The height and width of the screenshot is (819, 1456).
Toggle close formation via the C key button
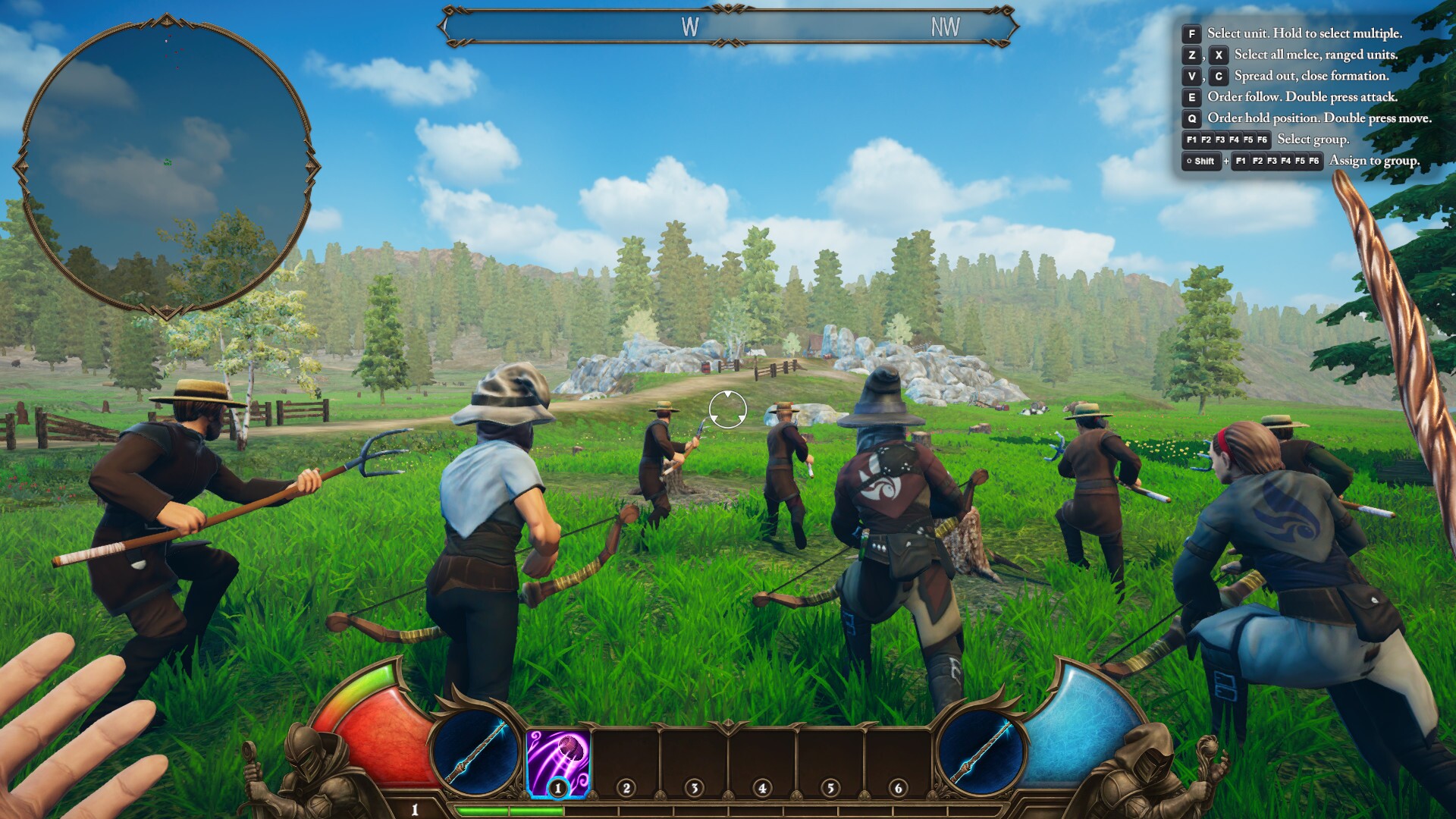click(x=1218, y=77)
